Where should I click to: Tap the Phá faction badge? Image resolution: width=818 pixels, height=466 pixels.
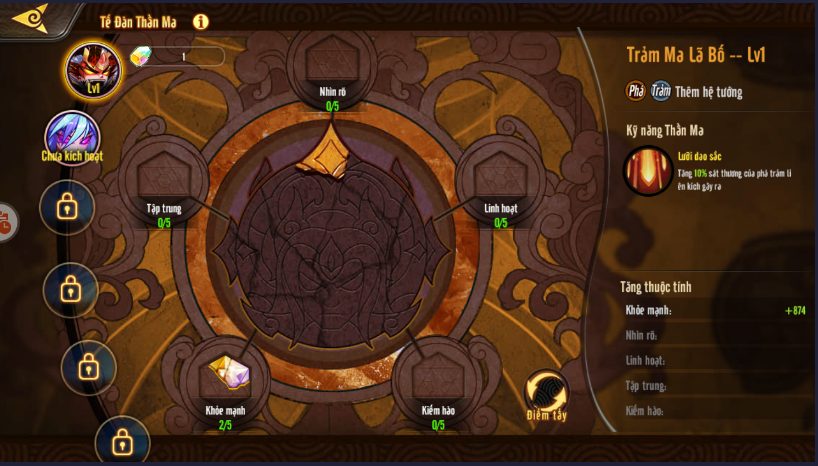[636, 91]
